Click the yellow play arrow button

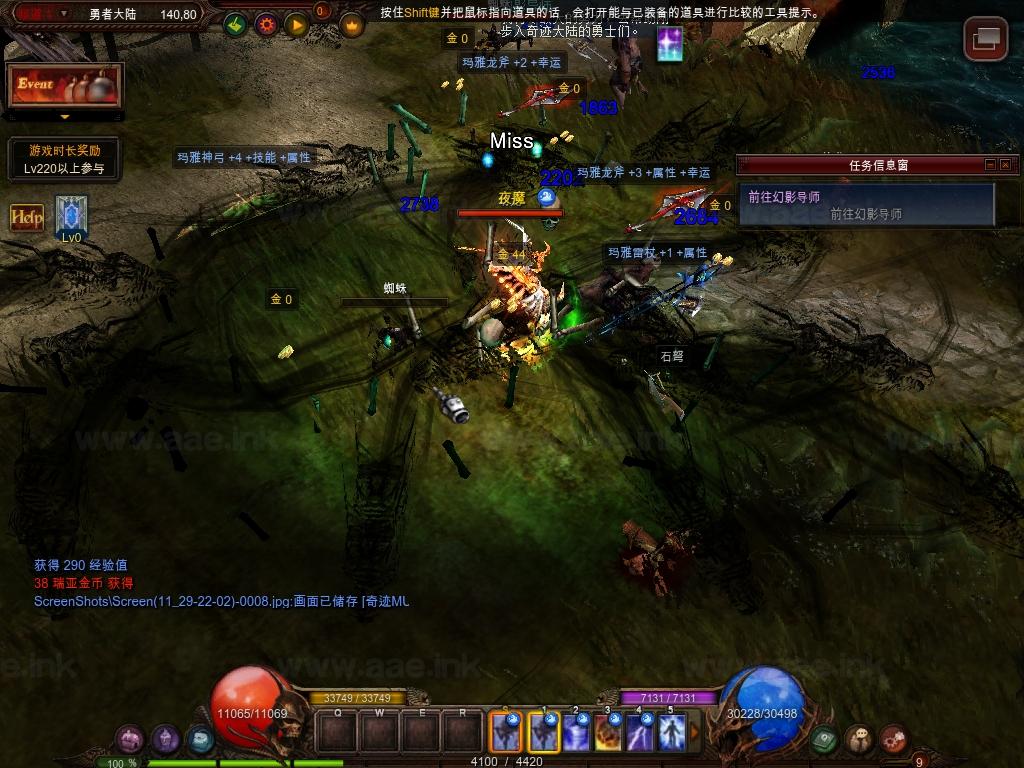[x=296, y=25]
